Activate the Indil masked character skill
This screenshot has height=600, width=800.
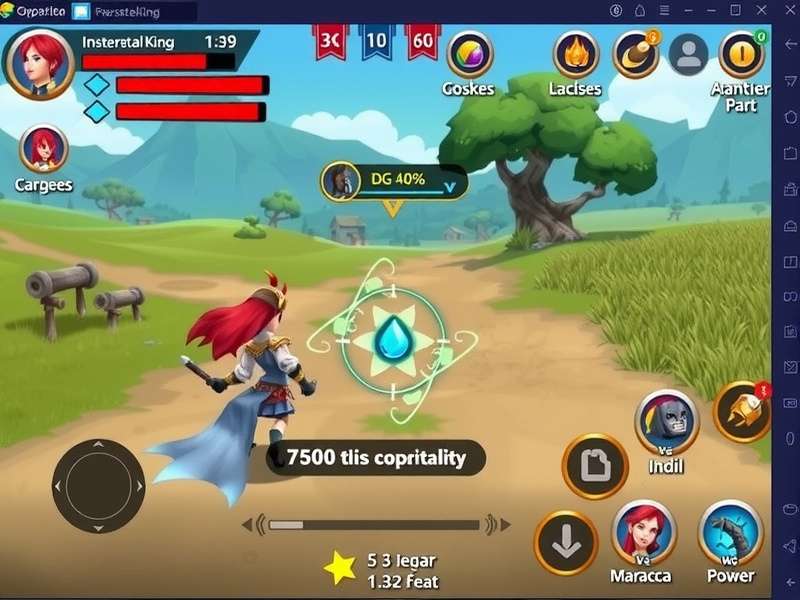pos(666,422)
